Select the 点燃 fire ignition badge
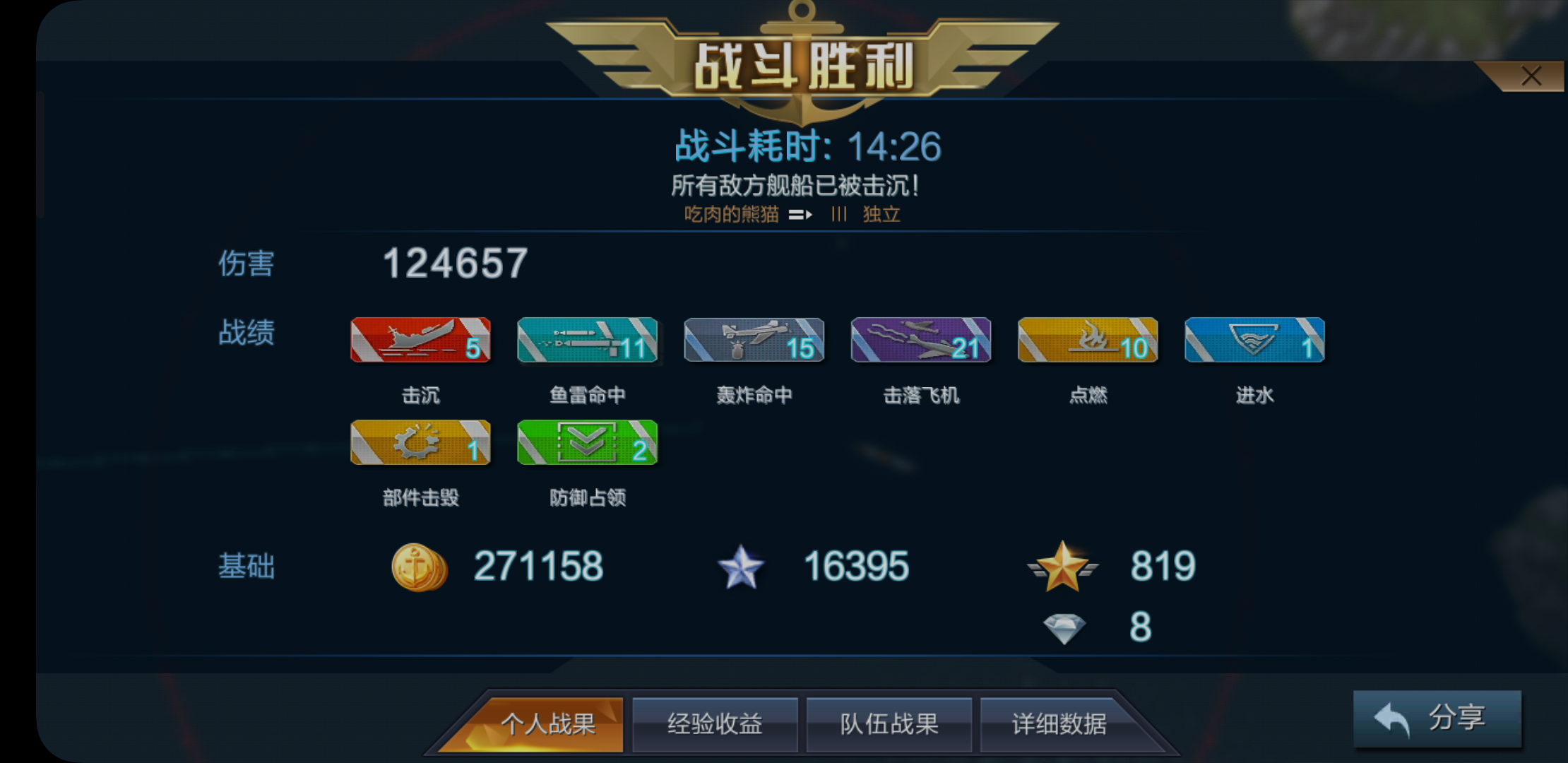The height and width of the screenshot is (763, 1568). (1087, 341)
